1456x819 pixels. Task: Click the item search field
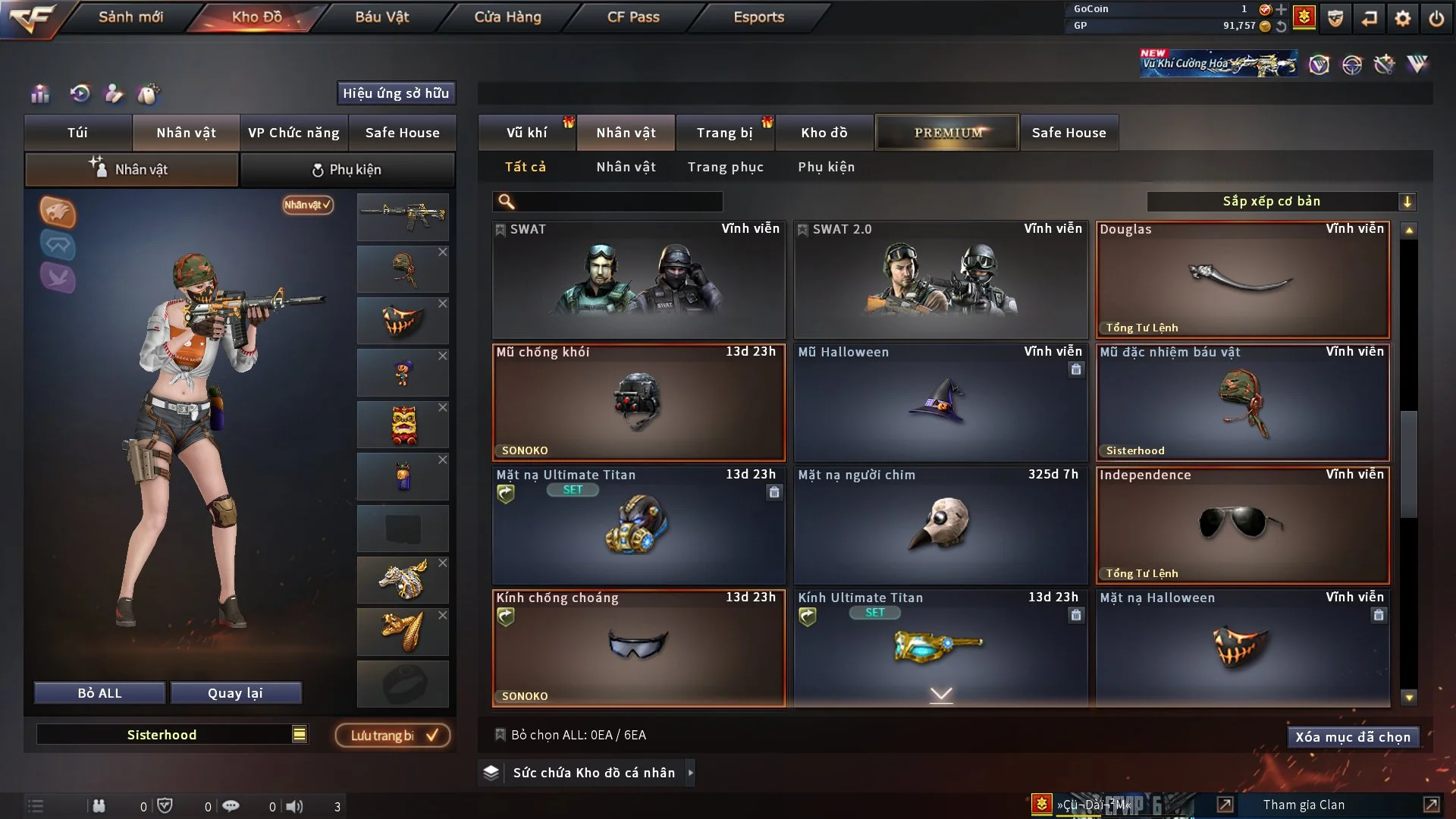618,202
